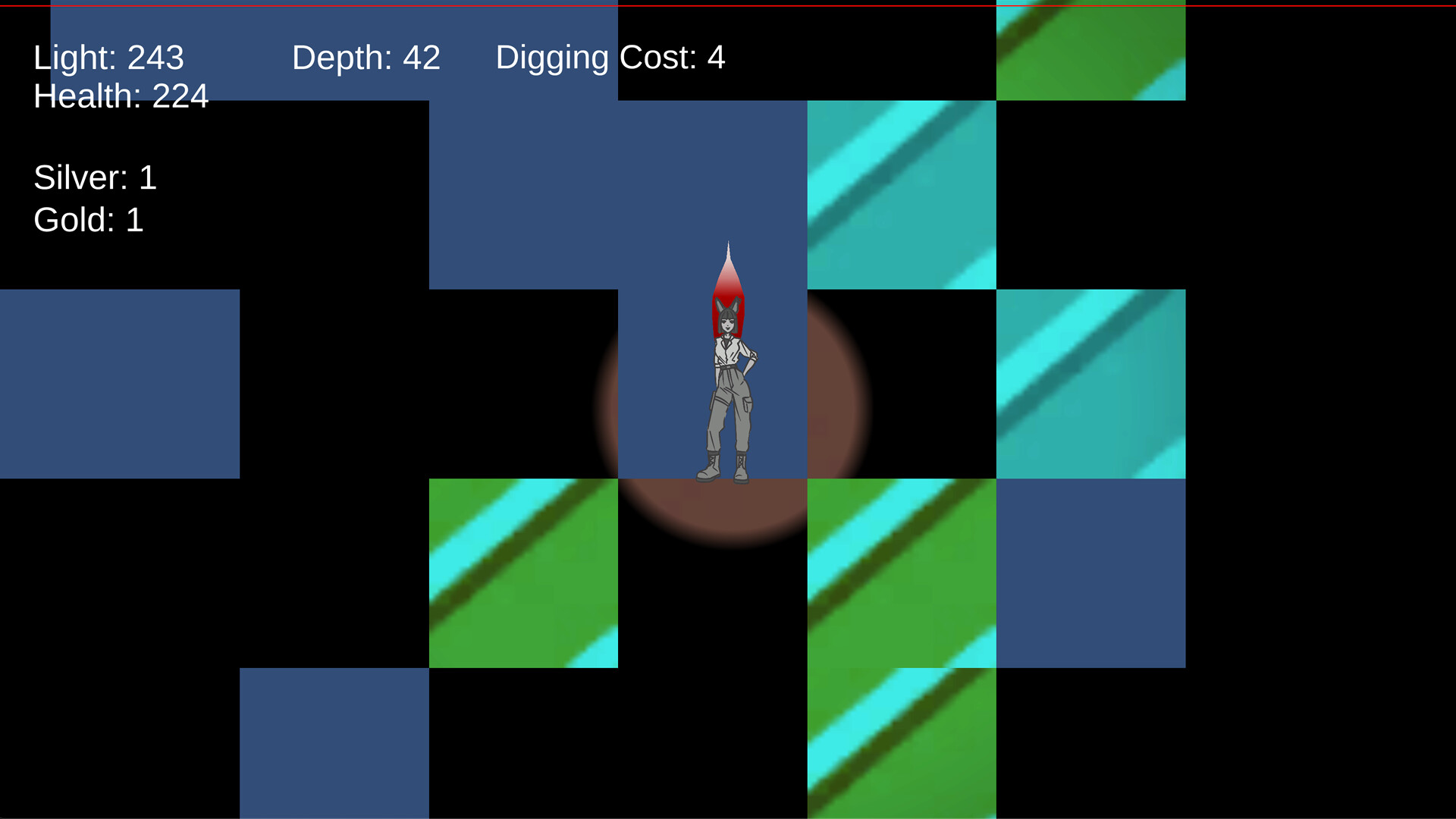Select the Gold: 1 inventory entry
1456x819 pixels.
point(89,220)
